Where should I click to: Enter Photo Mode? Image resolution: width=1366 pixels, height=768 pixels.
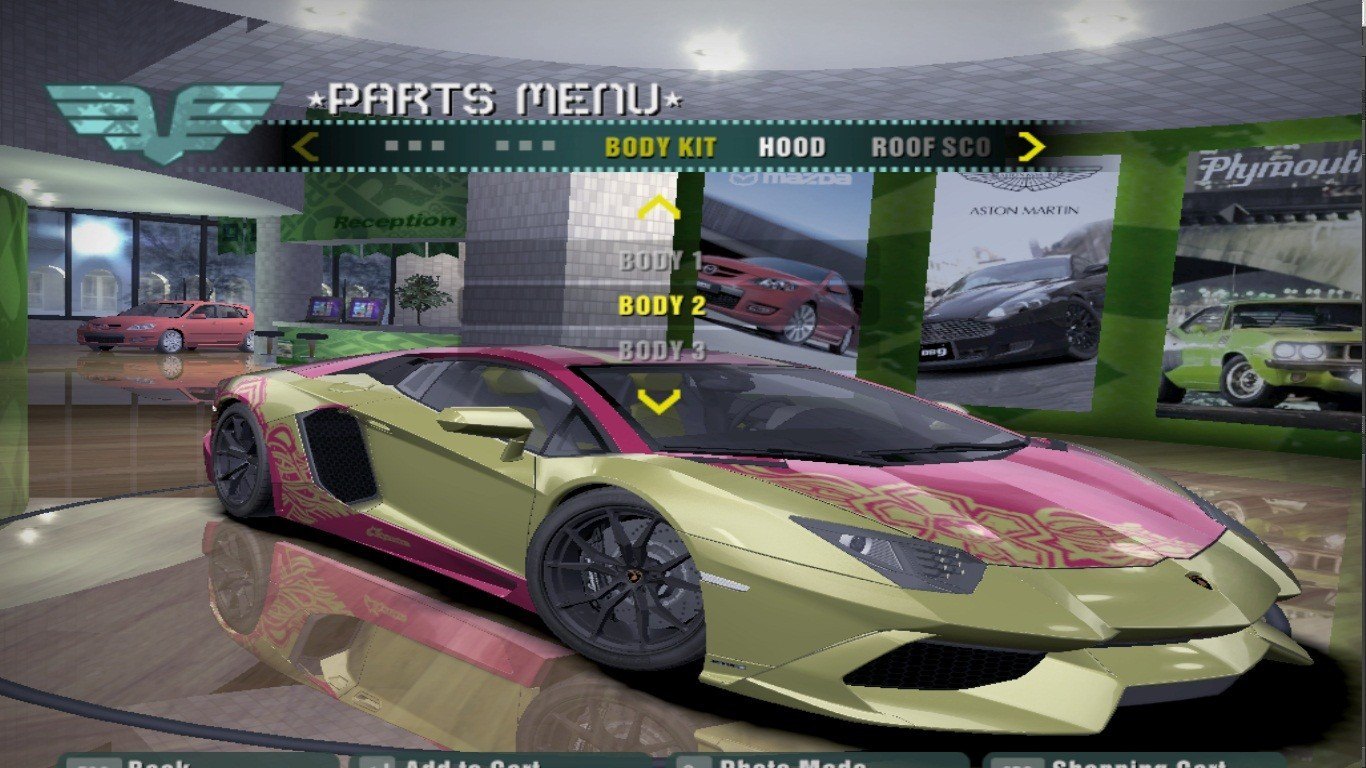[x=790, y=762]
